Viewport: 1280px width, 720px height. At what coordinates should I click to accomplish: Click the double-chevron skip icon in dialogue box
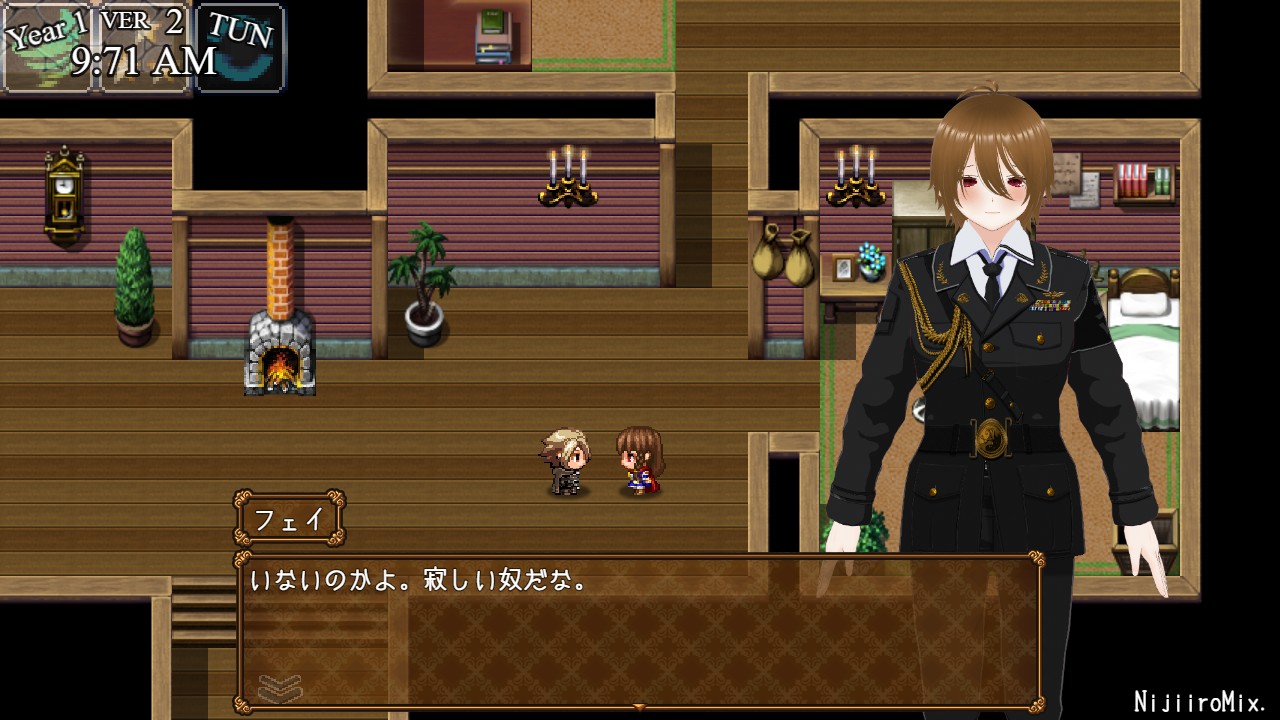[x=280, y=687]
